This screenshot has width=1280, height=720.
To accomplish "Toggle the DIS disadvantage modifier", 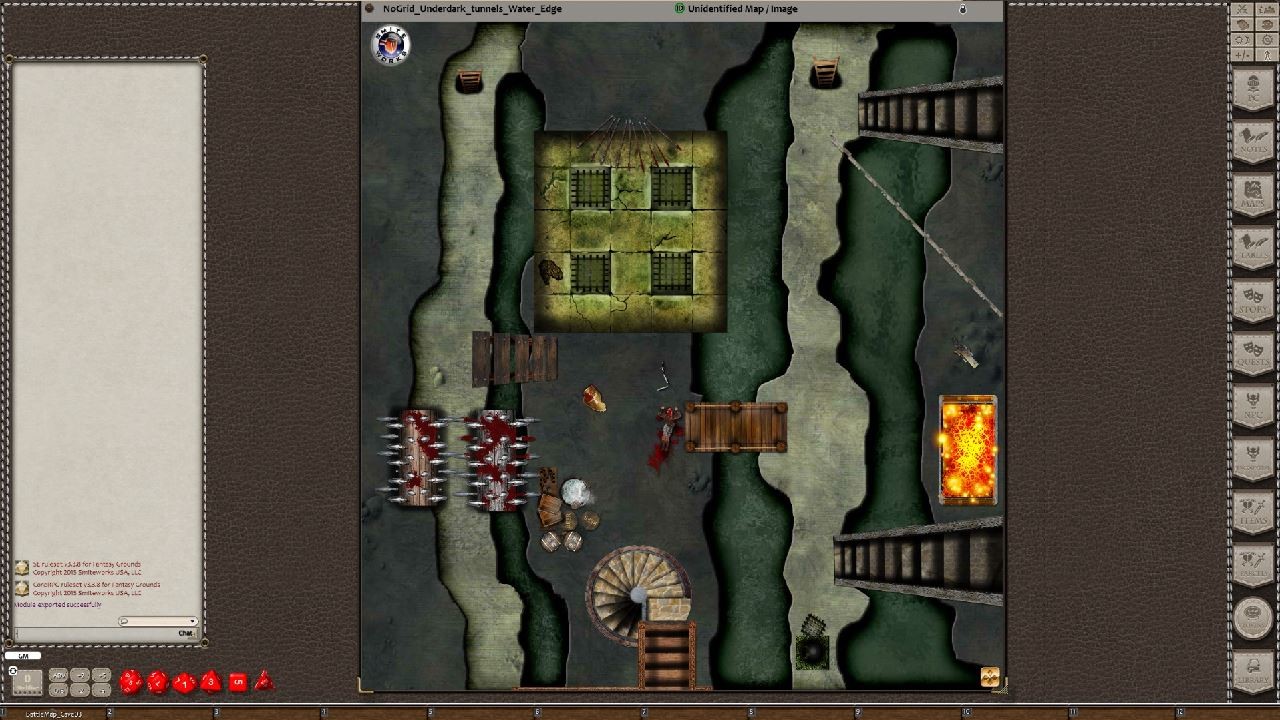I will (x=57, y=691).
